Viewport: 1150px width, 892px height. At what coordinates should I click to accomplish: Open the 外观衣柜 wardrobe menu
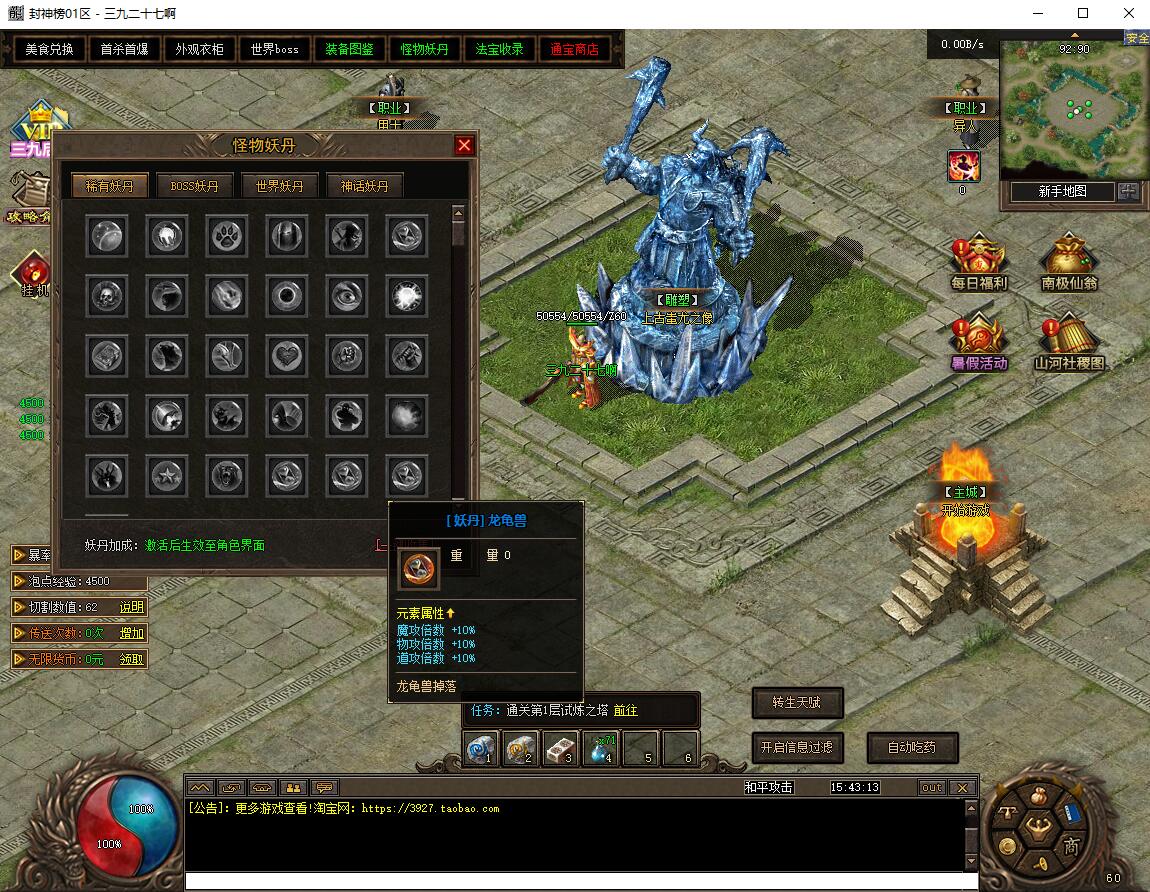coord(200,49)
